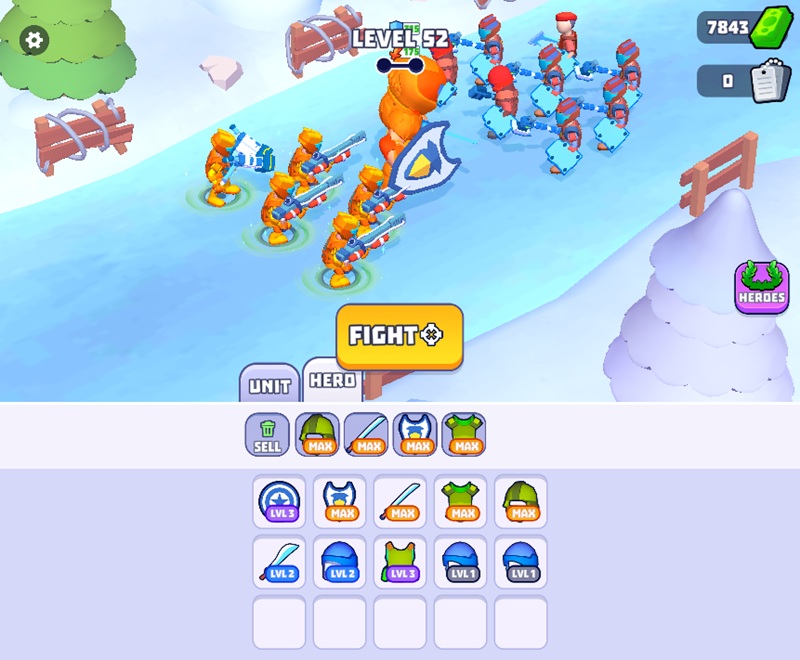Switch to the Unit tab
Screen dimensions: 800x660
[269, 385]
